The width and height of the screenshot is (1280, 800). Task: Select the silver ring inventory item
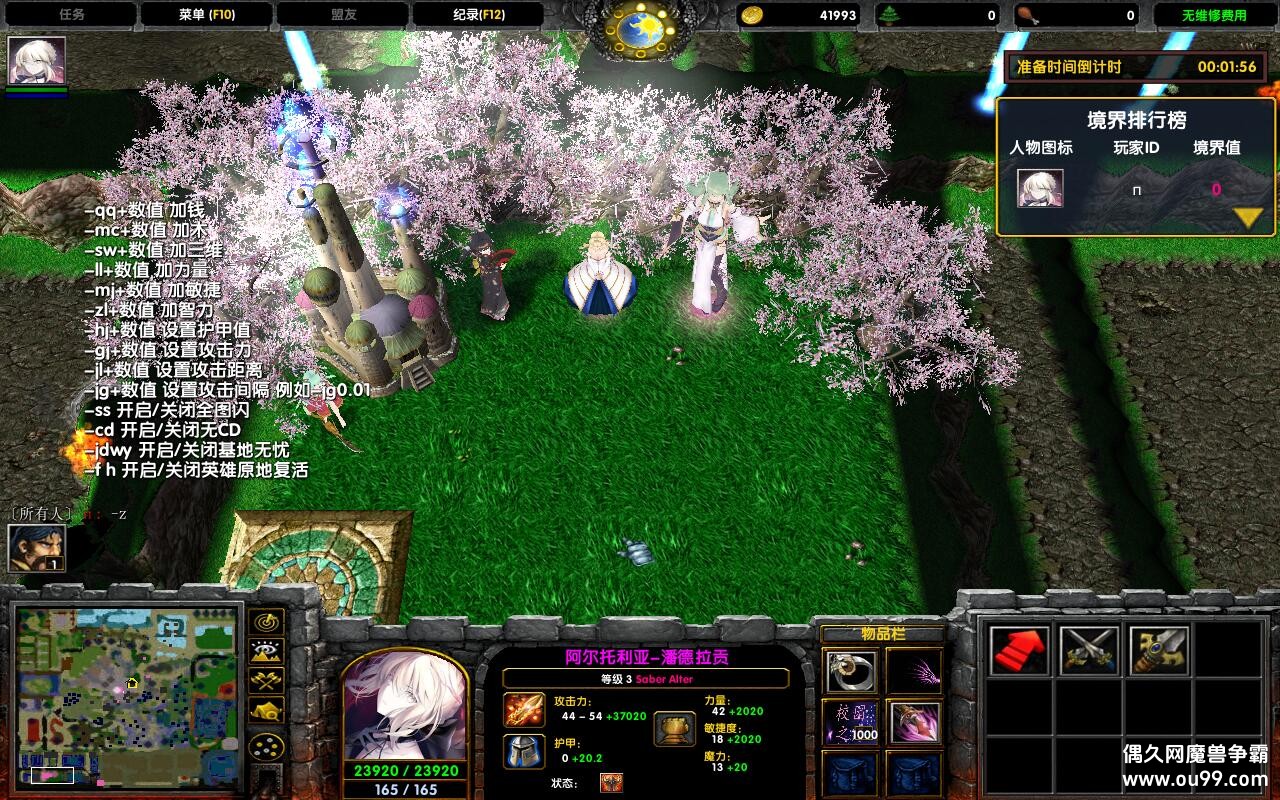851,671
